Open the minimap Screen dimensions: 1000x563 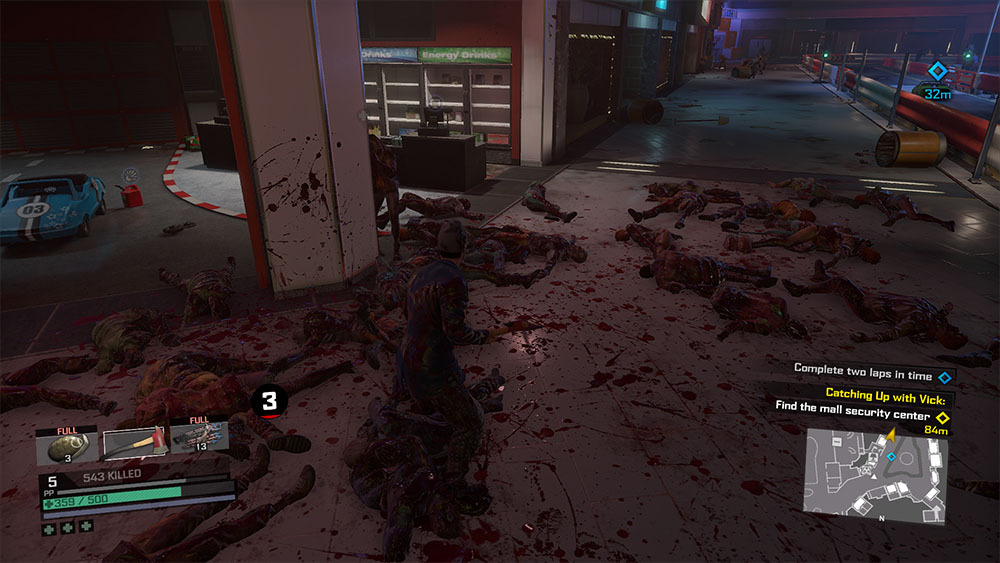(876, 475)
